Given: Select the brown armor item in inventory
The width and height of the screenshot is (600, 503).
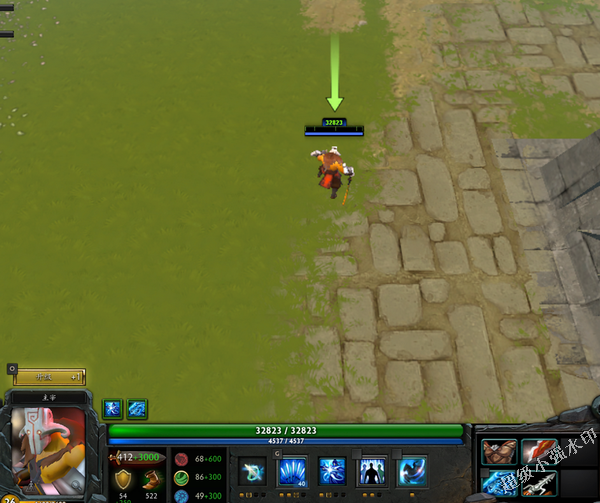Looking at the screenshot, I should (499, 452).
